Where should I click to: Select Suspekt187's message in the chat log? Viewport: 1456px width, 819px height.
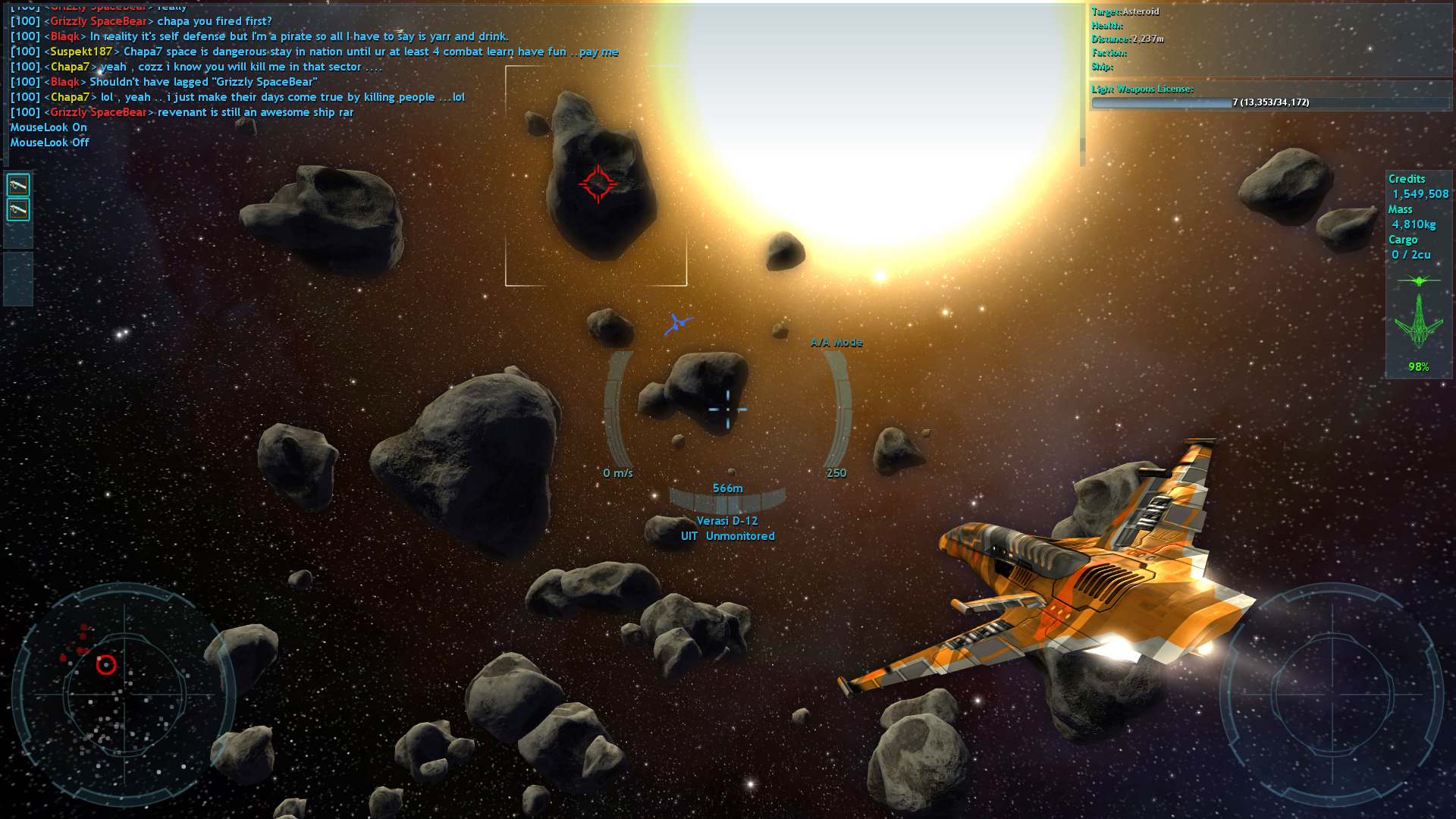334,52
